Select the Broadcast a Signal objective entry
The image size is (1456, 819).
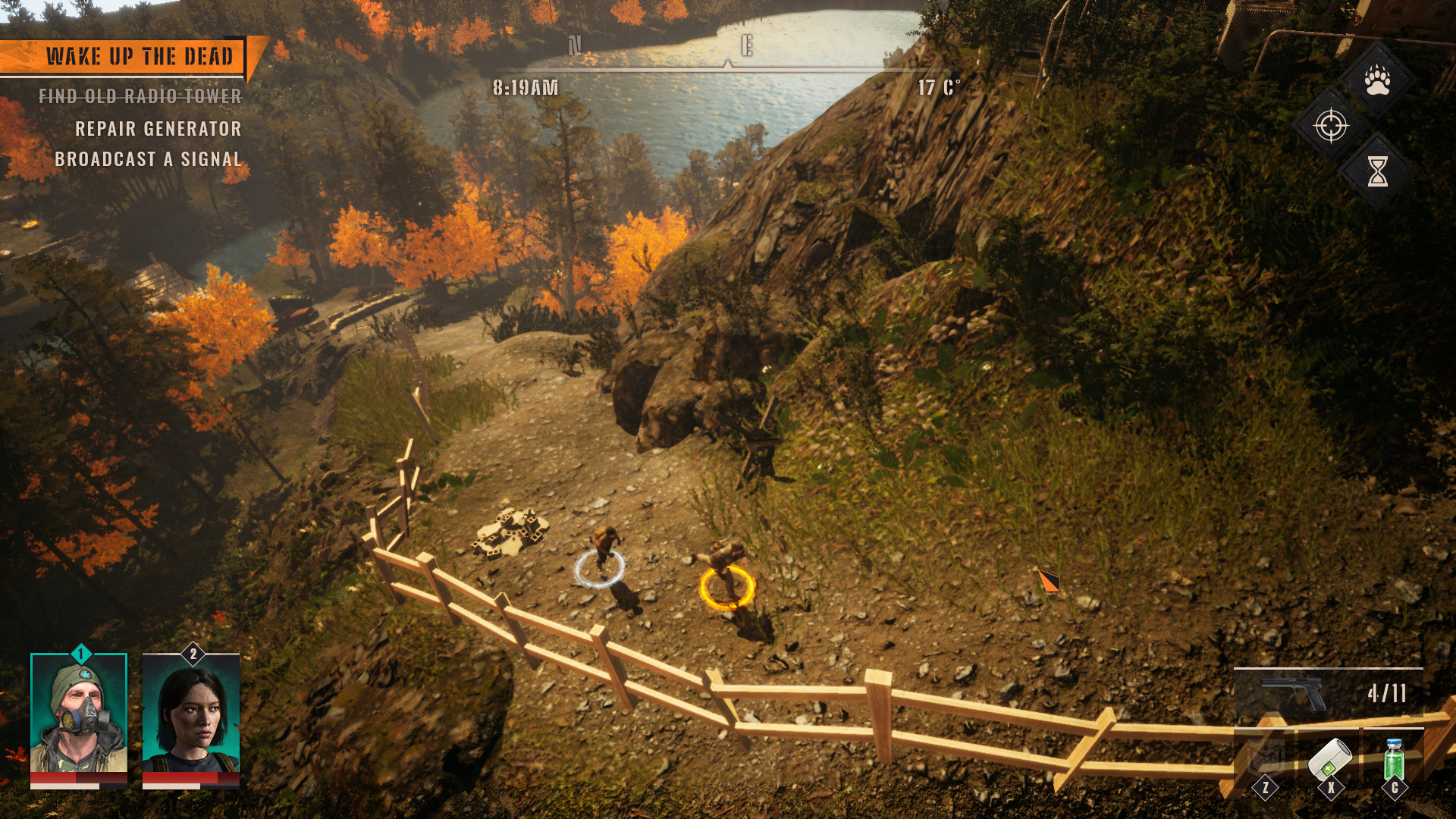[149, 159]
